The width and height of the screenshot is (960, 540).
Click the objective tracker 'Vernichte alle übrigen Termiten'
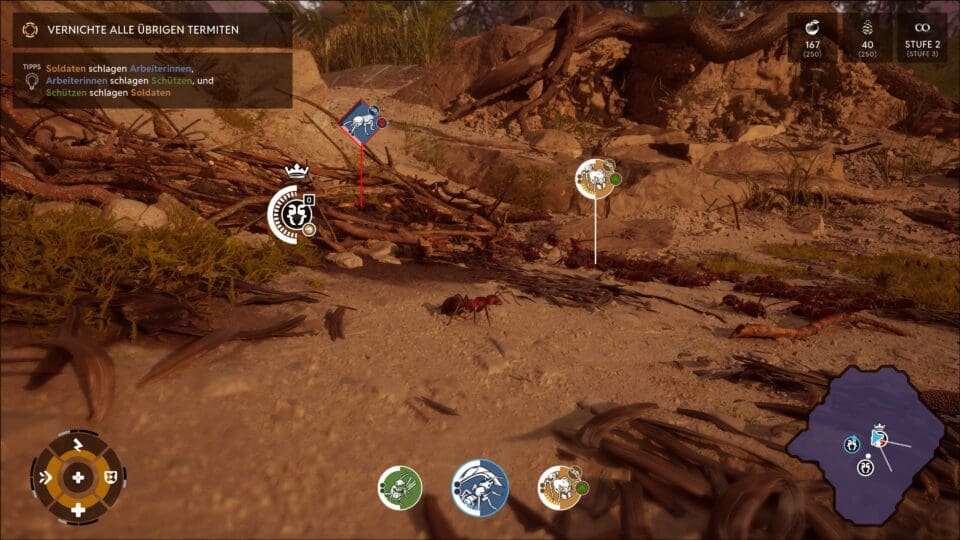point(152,30)
